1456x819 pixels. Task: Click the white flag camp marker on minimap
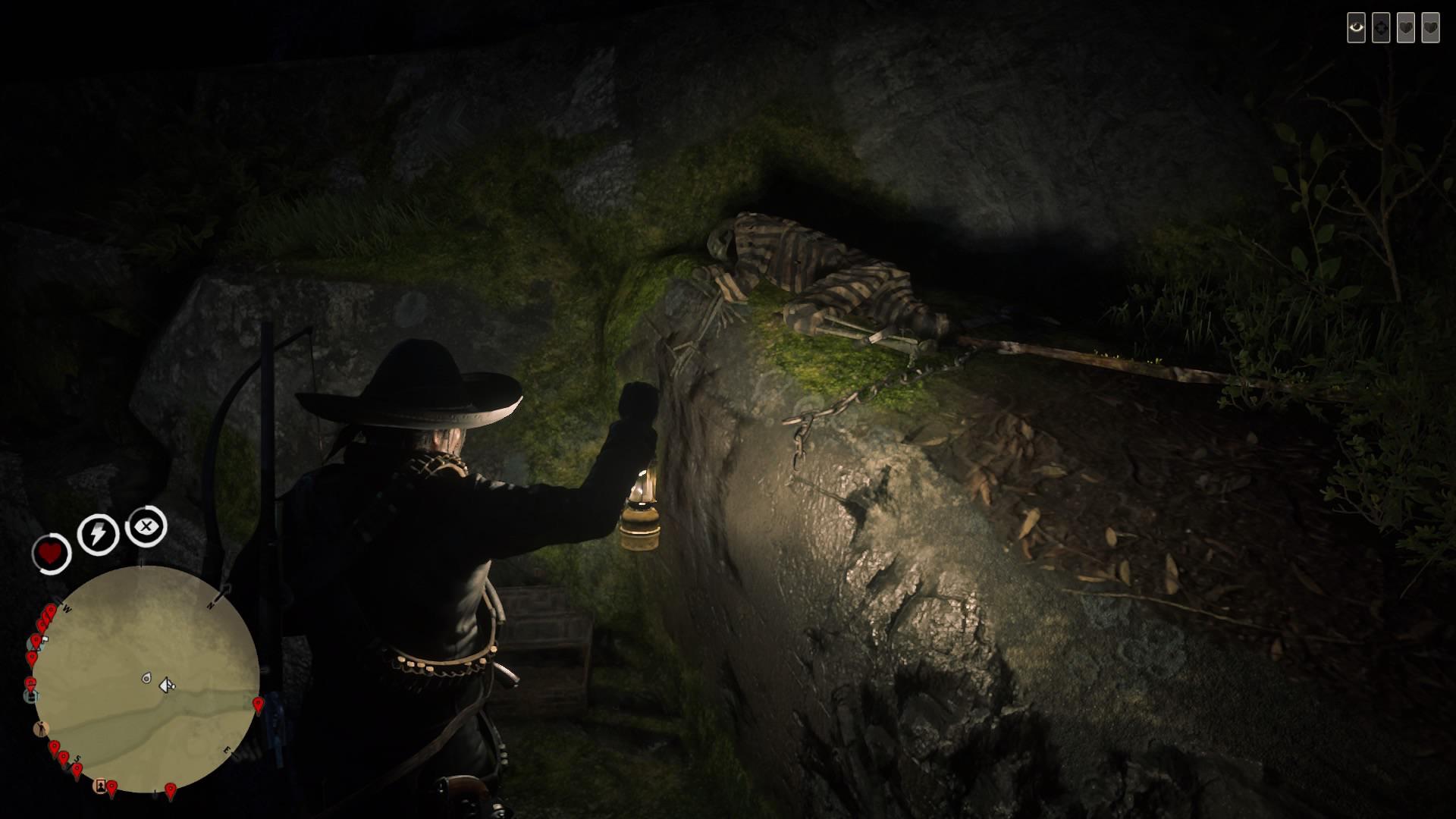pyautogui.click(x=44, y=639)
